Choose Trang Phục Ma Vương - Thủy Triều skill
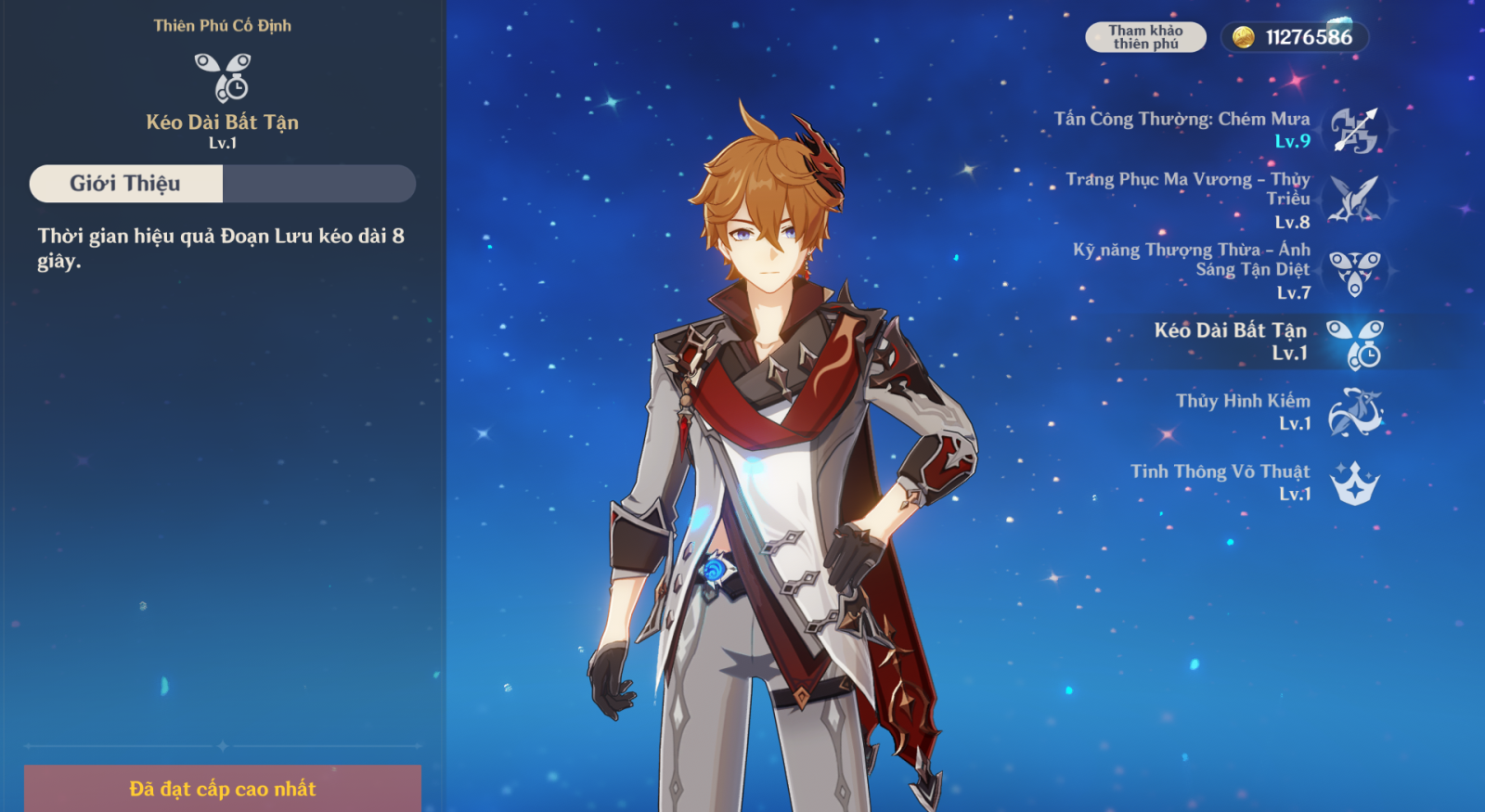Viewport: 1485px width, 812px height. click(1354, 200)
